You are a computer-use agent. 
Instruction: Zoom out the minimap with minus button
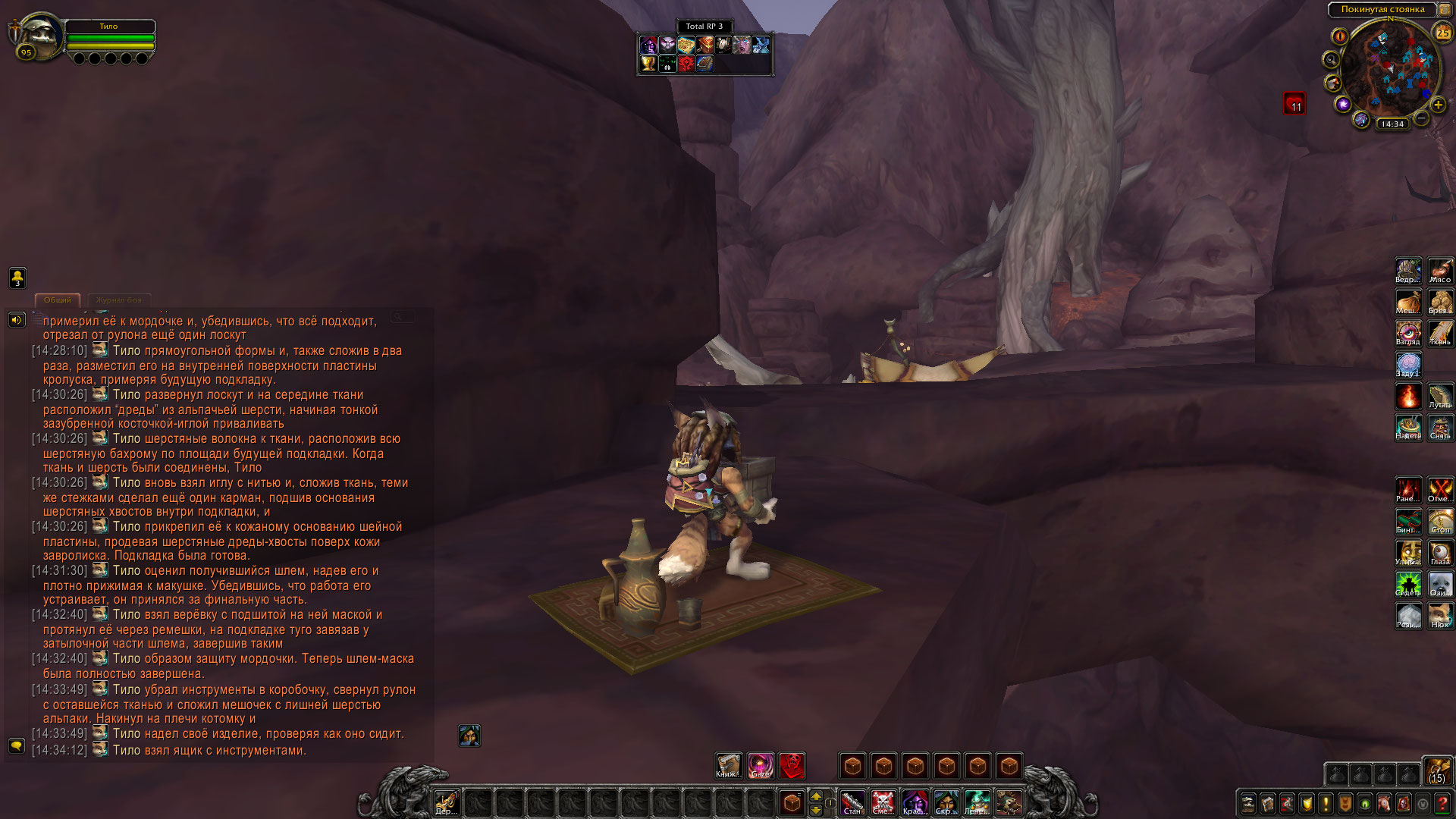click(1422, 118)
